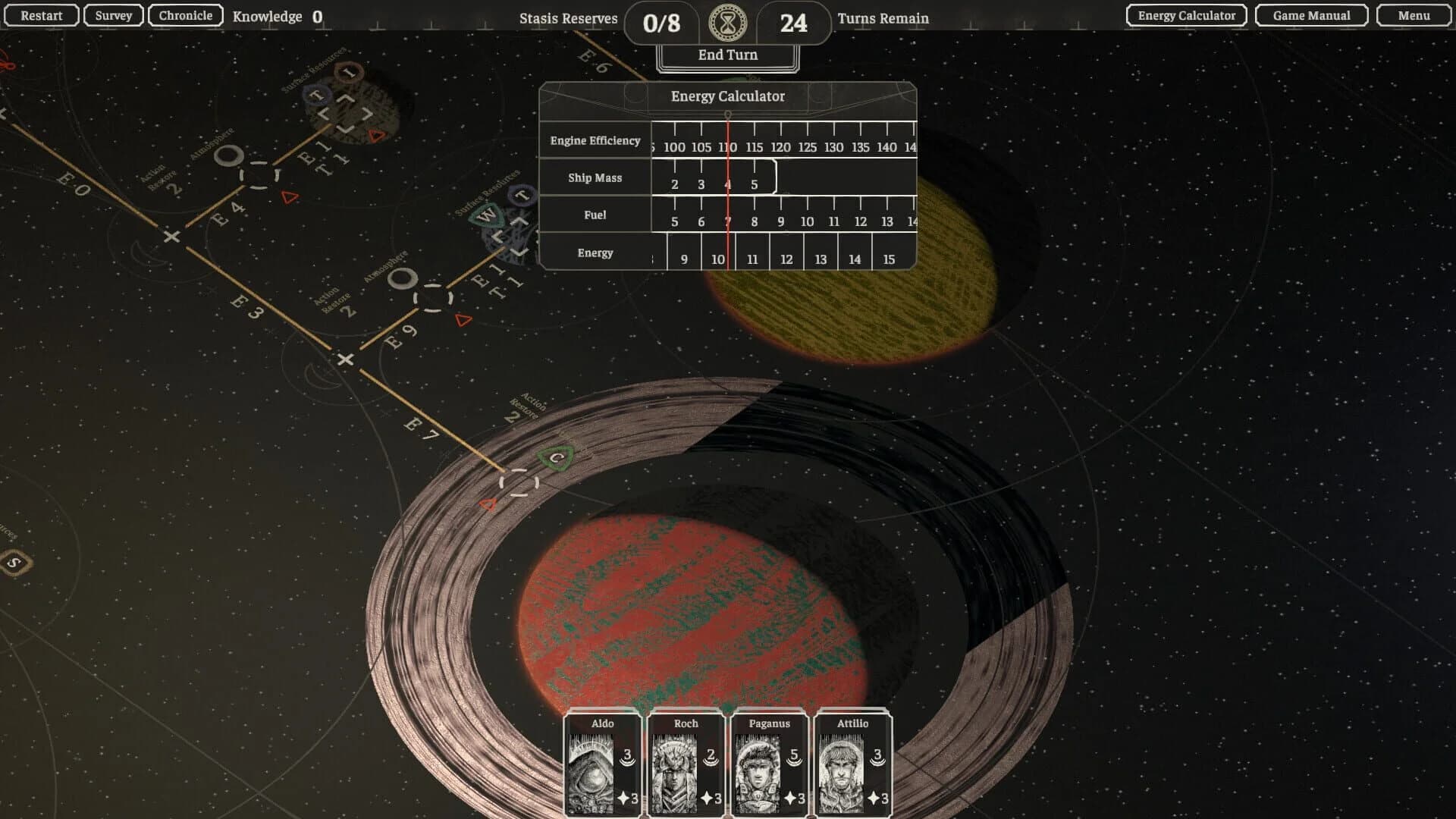Screen dimensions: 1456x819
Task: Open the Survey panel
Action: 112,15
